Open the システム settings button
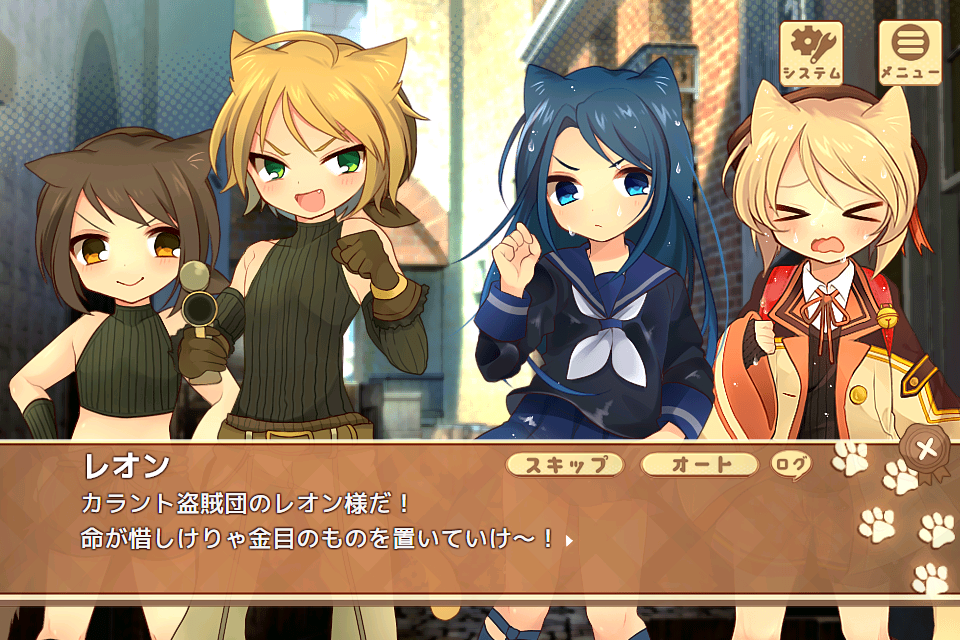Image resolution: width=960 pixels, height=640 pixels. [x=811, y=53]
